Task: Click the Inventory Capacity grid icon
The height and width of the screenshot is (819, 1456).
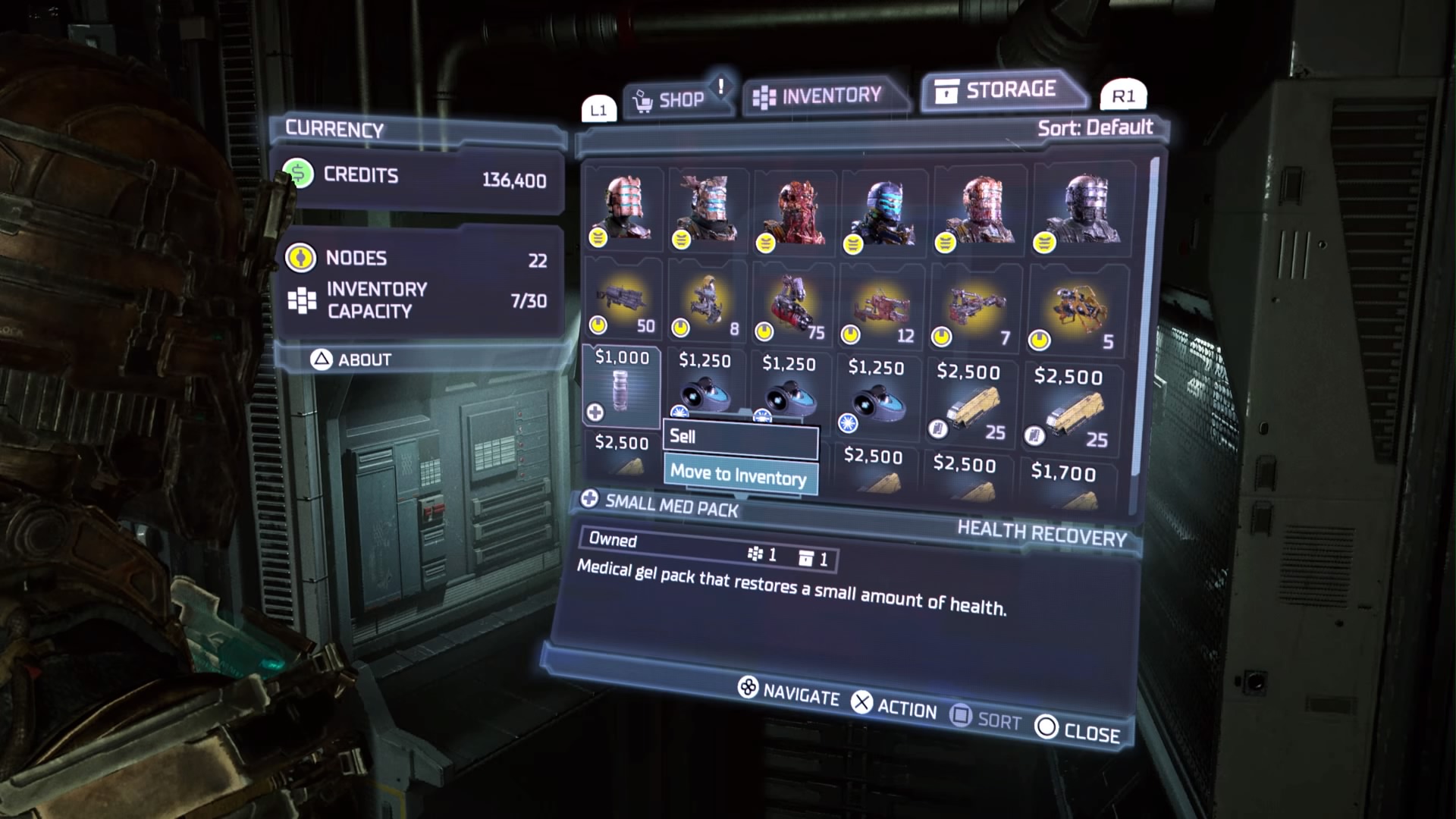Action: (303, 300)
